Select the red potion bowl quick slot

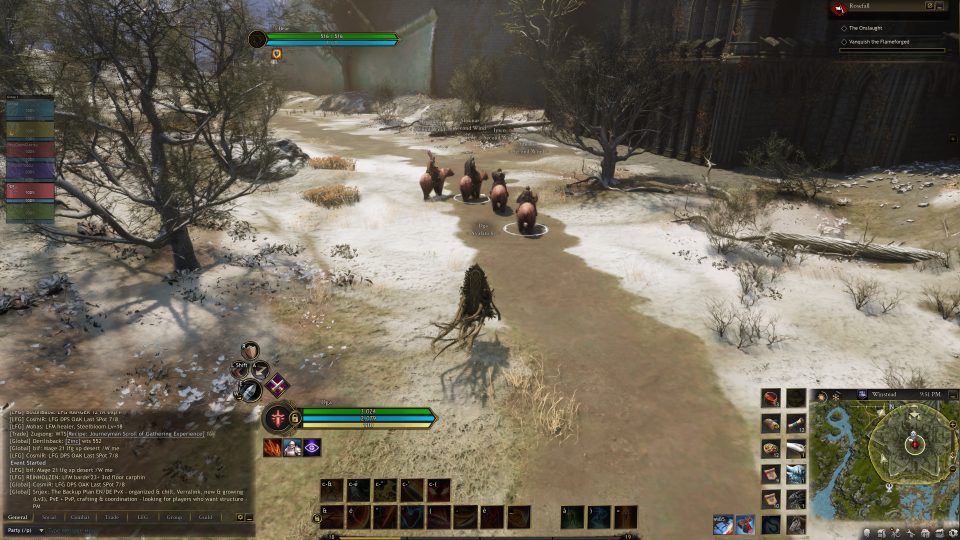tap(770, 399)
